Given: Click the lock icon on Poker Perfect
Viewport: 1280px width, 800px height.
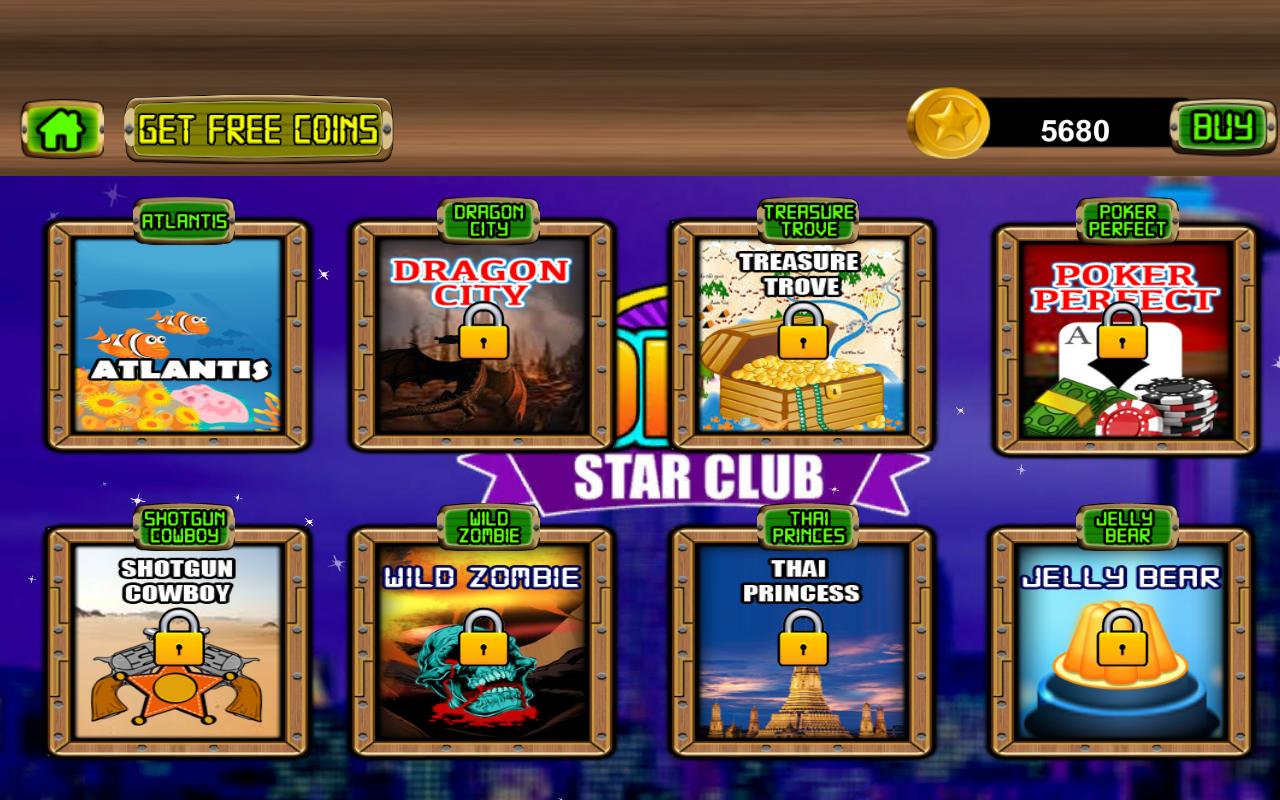Looking at the screenshot, I should pyautogui.click(x=1126, y=335).
